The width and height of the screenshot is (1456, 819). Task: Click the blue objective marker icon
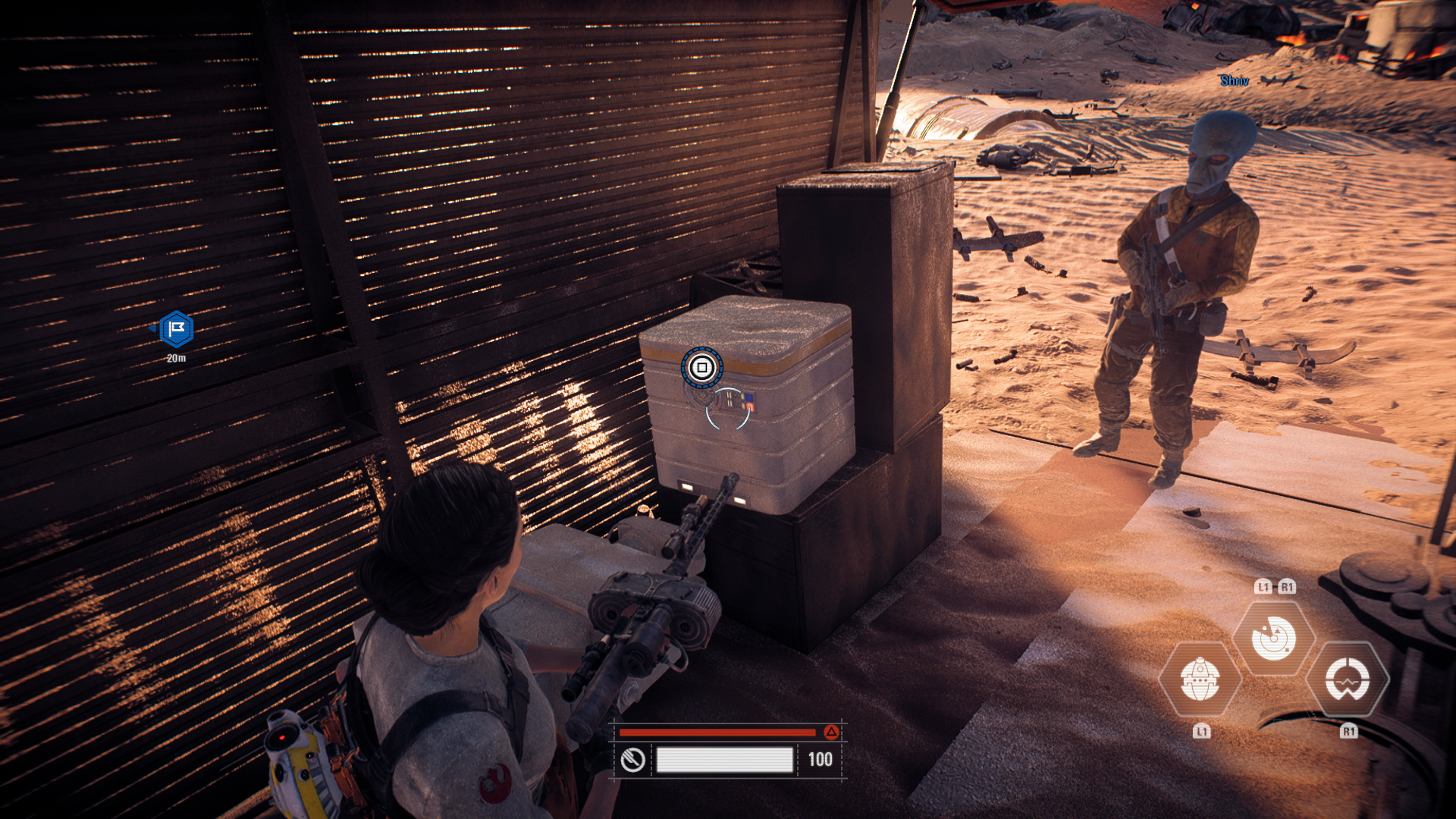click(177, 330)
